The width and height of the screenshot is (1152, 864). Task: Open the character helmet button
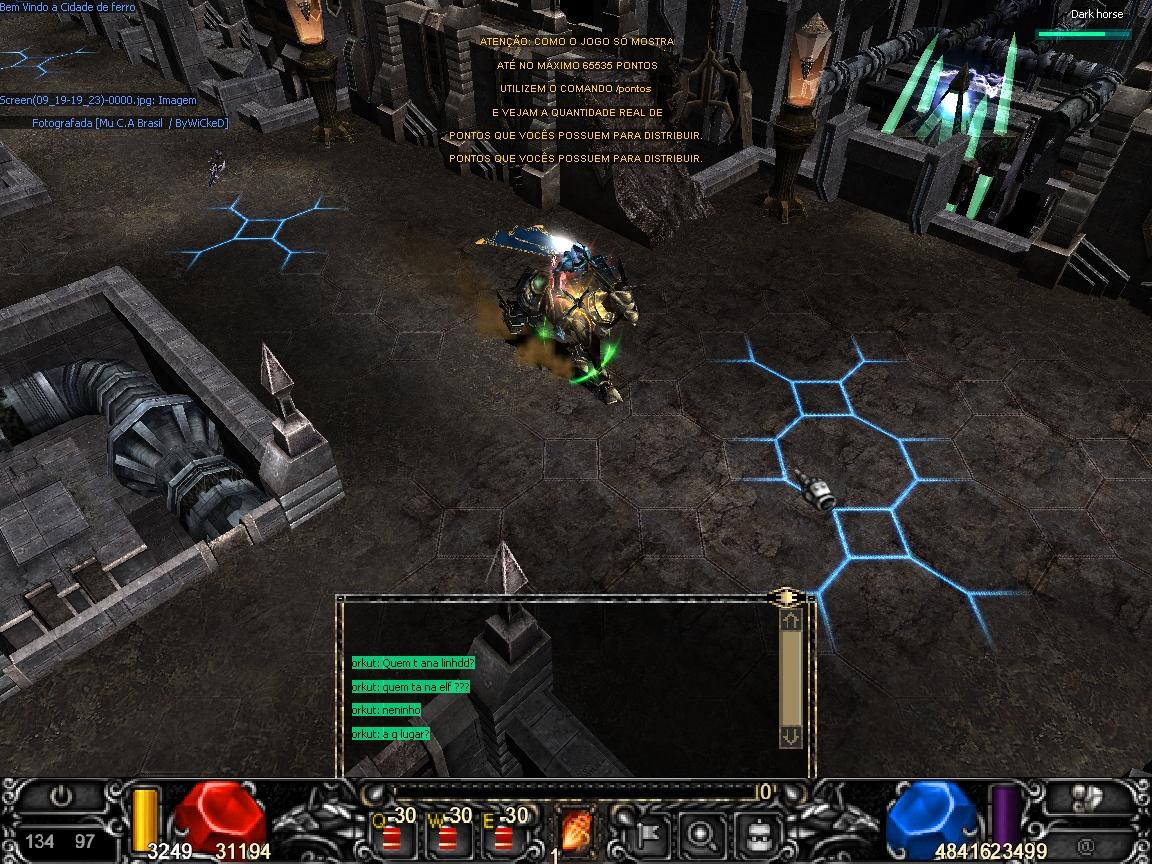pos(756,831)
